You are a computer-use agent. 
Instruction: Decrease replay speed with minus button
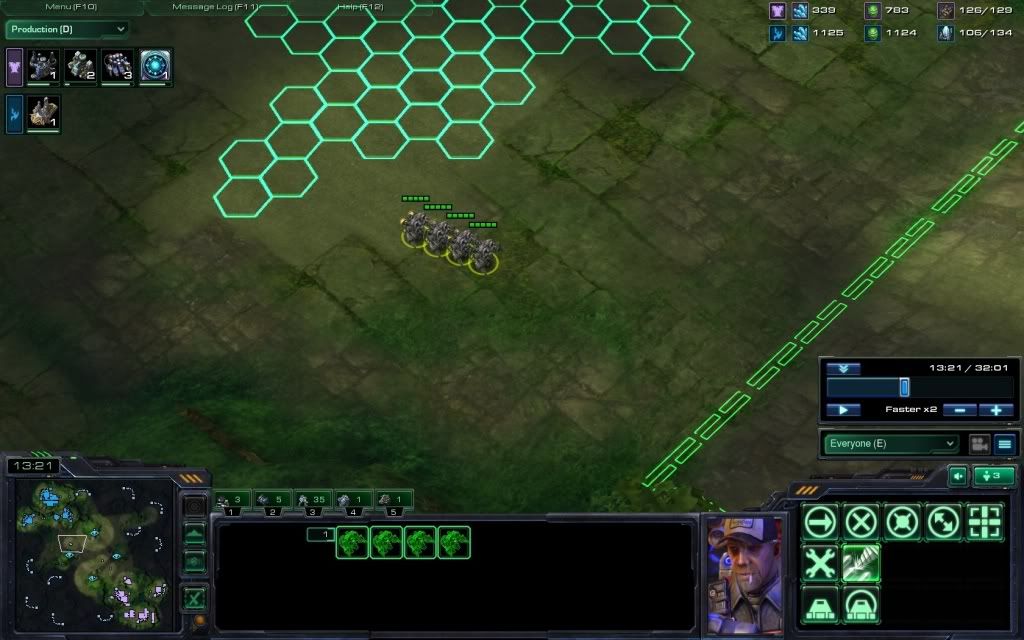coord(960,410)
